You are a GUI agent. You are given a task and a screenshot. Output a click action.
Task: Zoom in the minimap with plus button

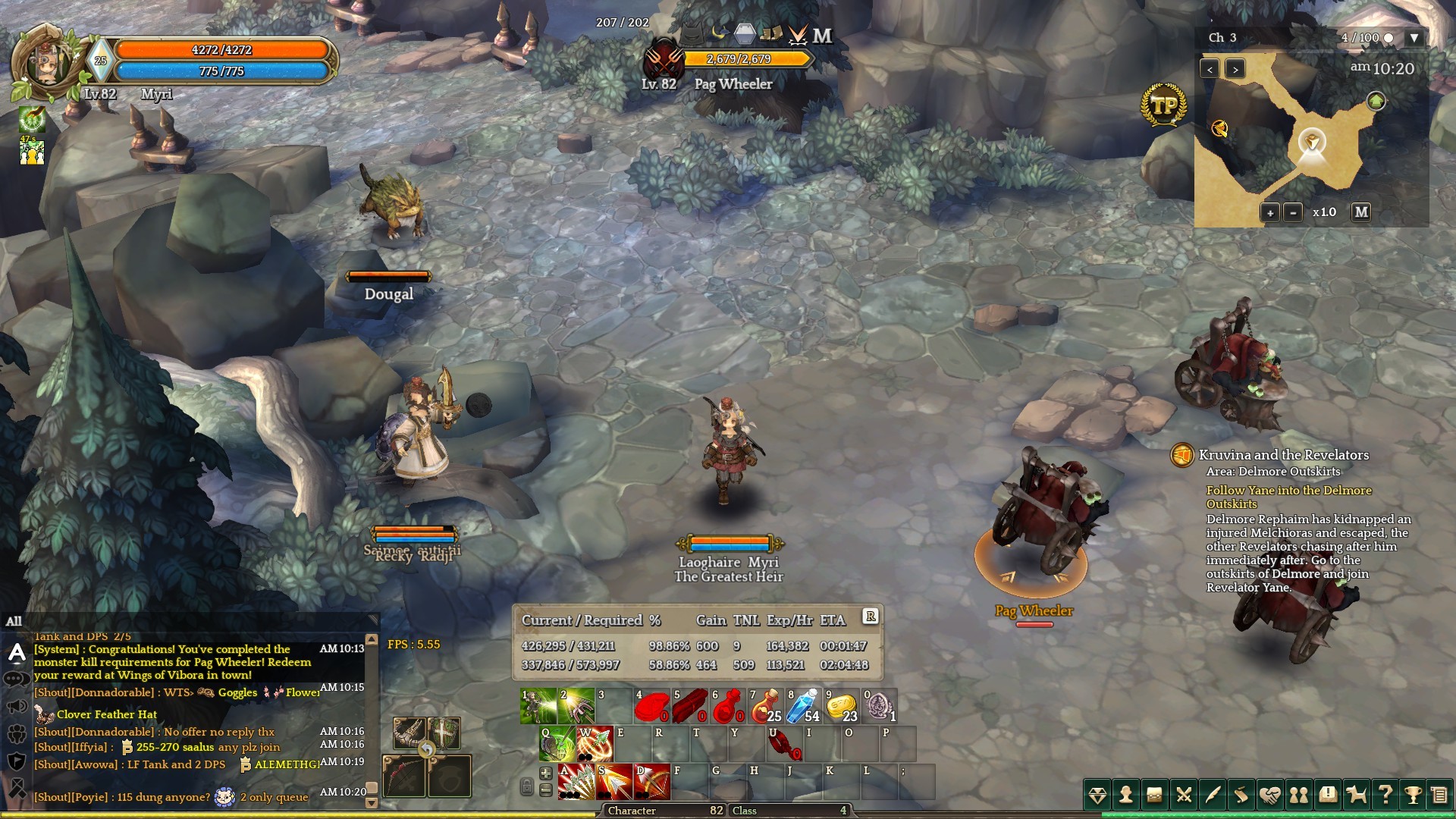(1269, 212)
